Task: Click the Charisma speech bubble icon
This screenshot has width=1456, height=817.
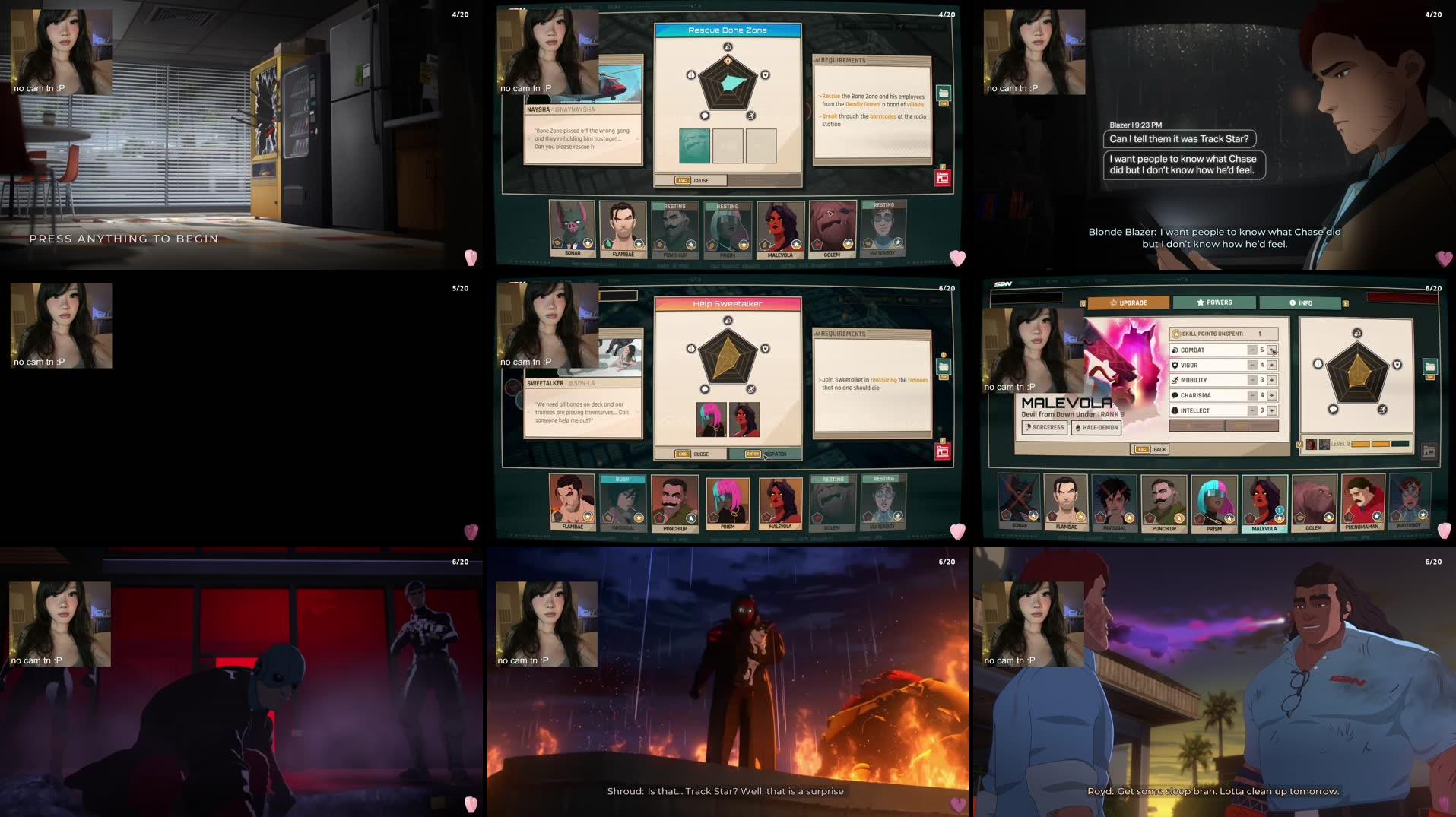Action: pyautogui.click(x=1175, y=395)
